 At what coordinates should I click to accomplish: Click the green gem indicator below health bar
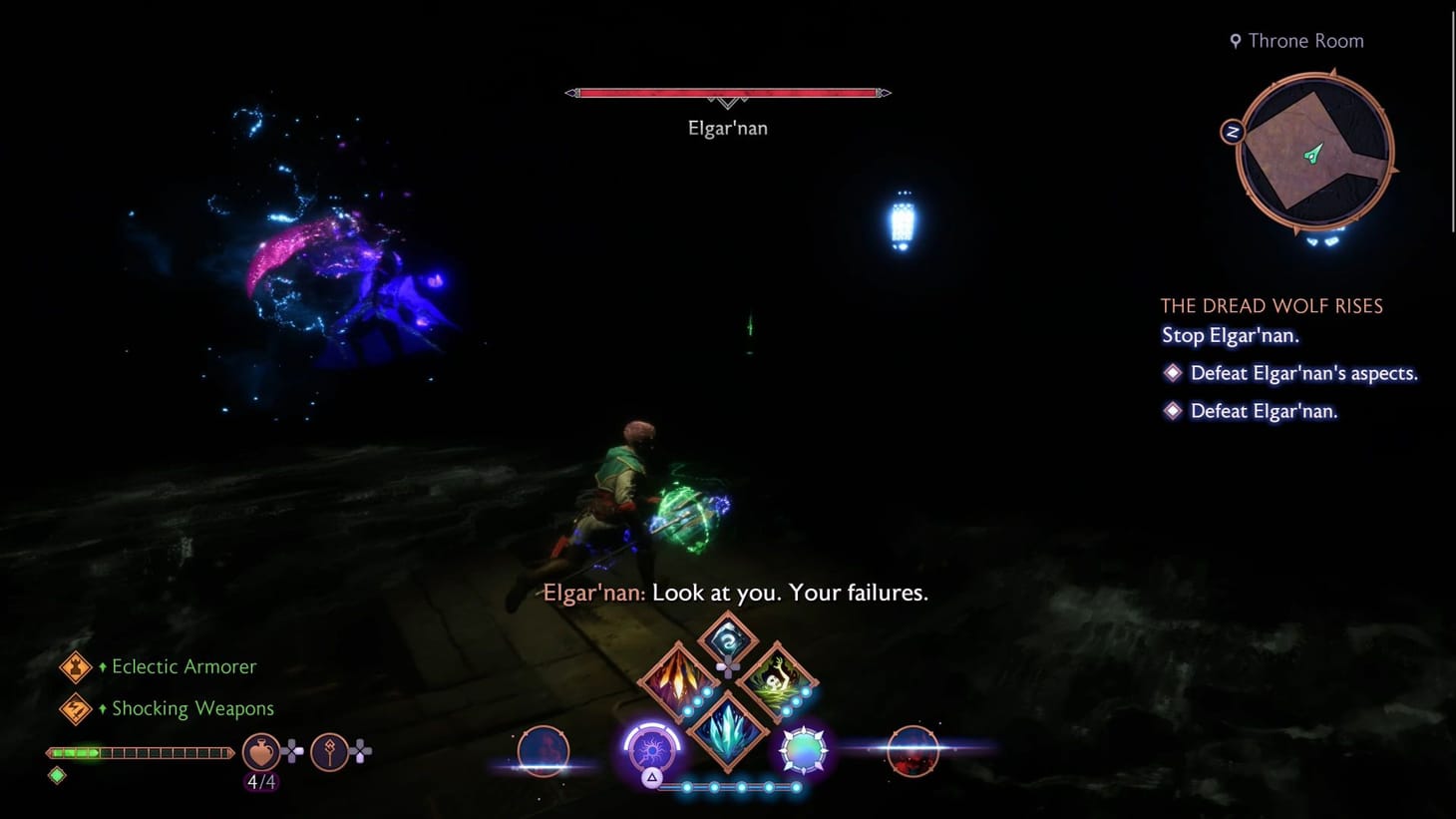click(57, 774)
